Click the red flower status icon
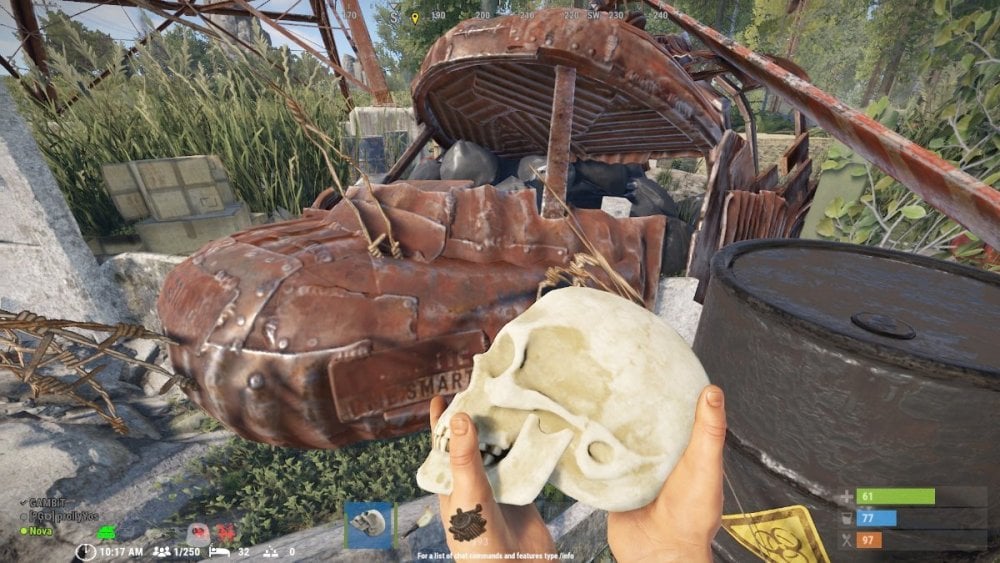This screenshot has height=563, width=1000. click(227, 532)
